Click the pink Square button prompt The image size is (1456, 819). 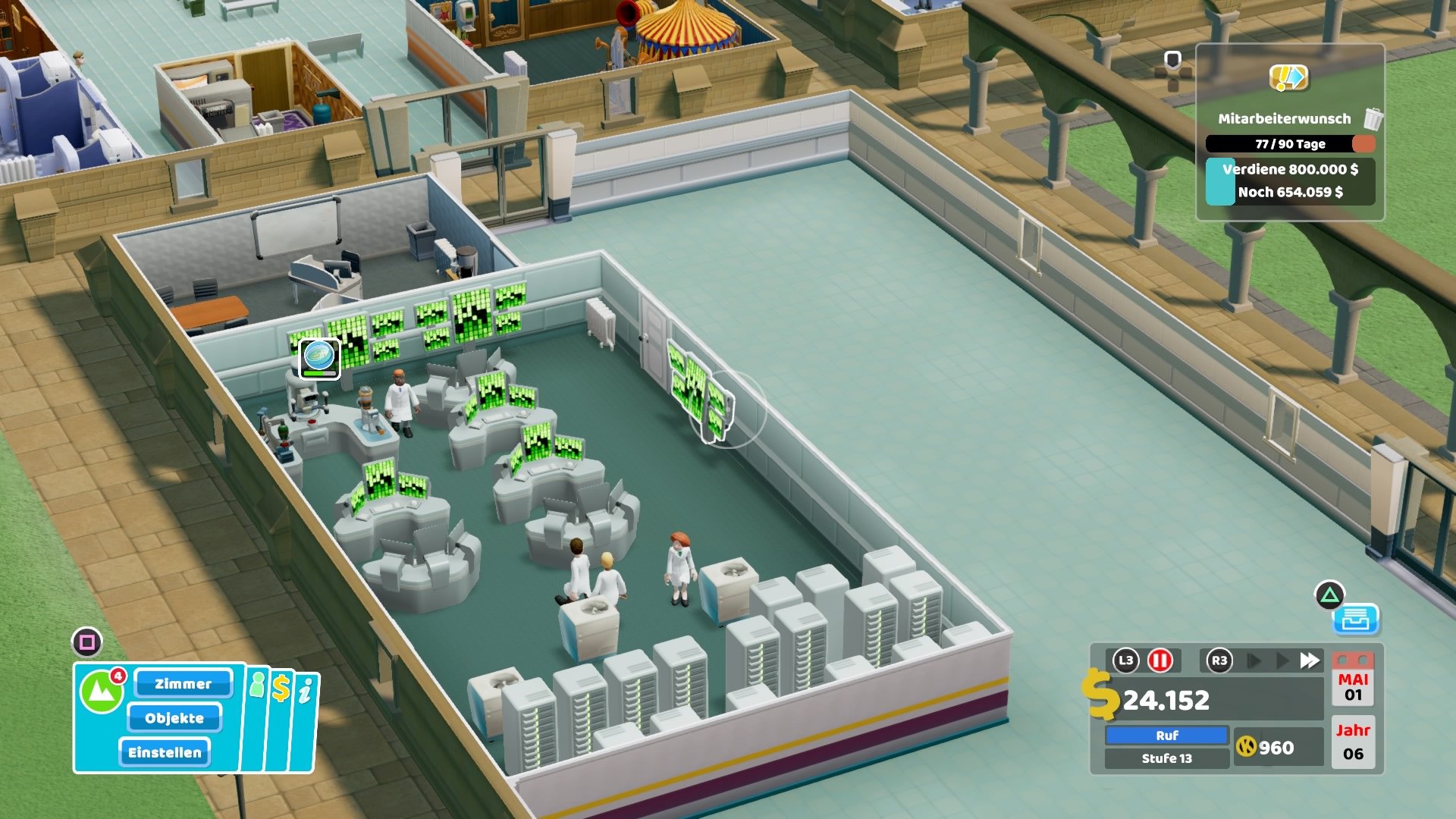tap(87, 642)
